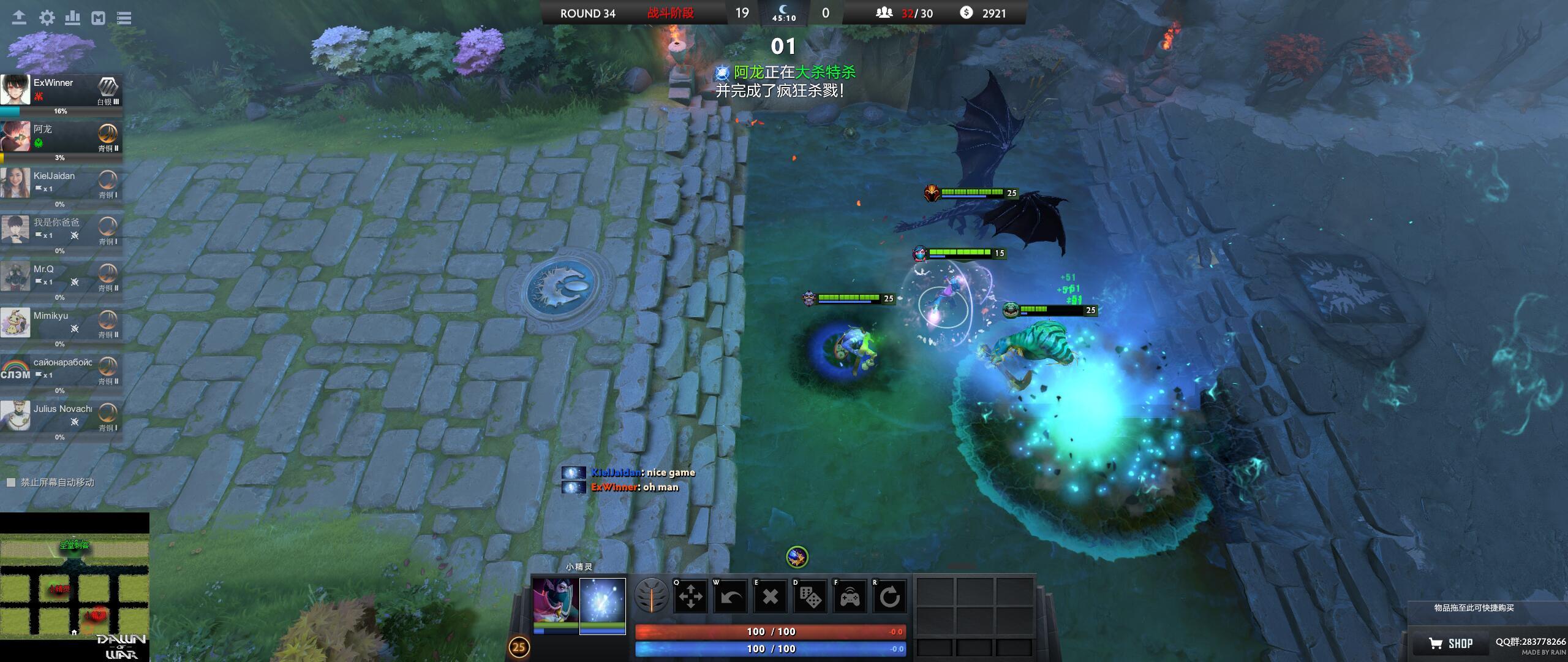Open the SHOP button
Viewport: 1568px width, 662px height.
(x=1451, y=644)
